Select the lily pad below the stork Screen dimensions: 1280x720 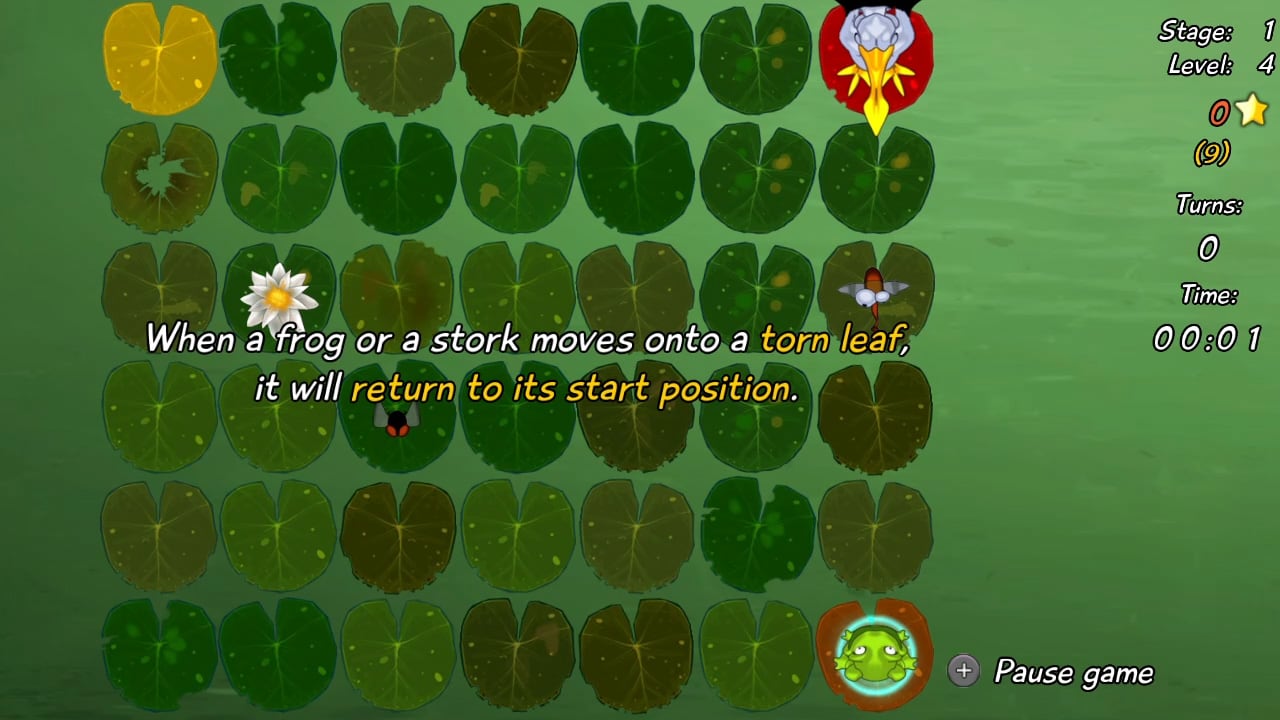point(875,177)
